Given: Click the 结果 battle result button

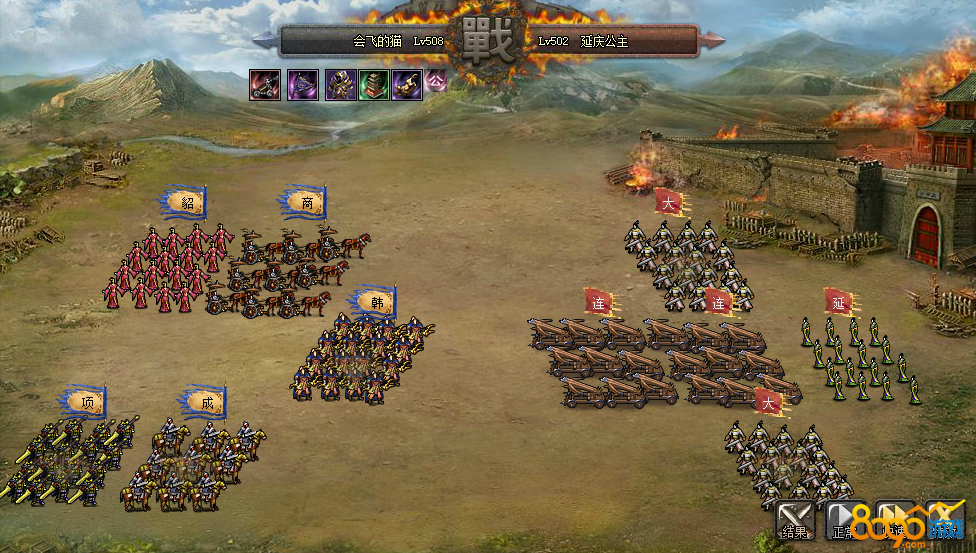Looking at the screenshot, I should pos(796,520).
